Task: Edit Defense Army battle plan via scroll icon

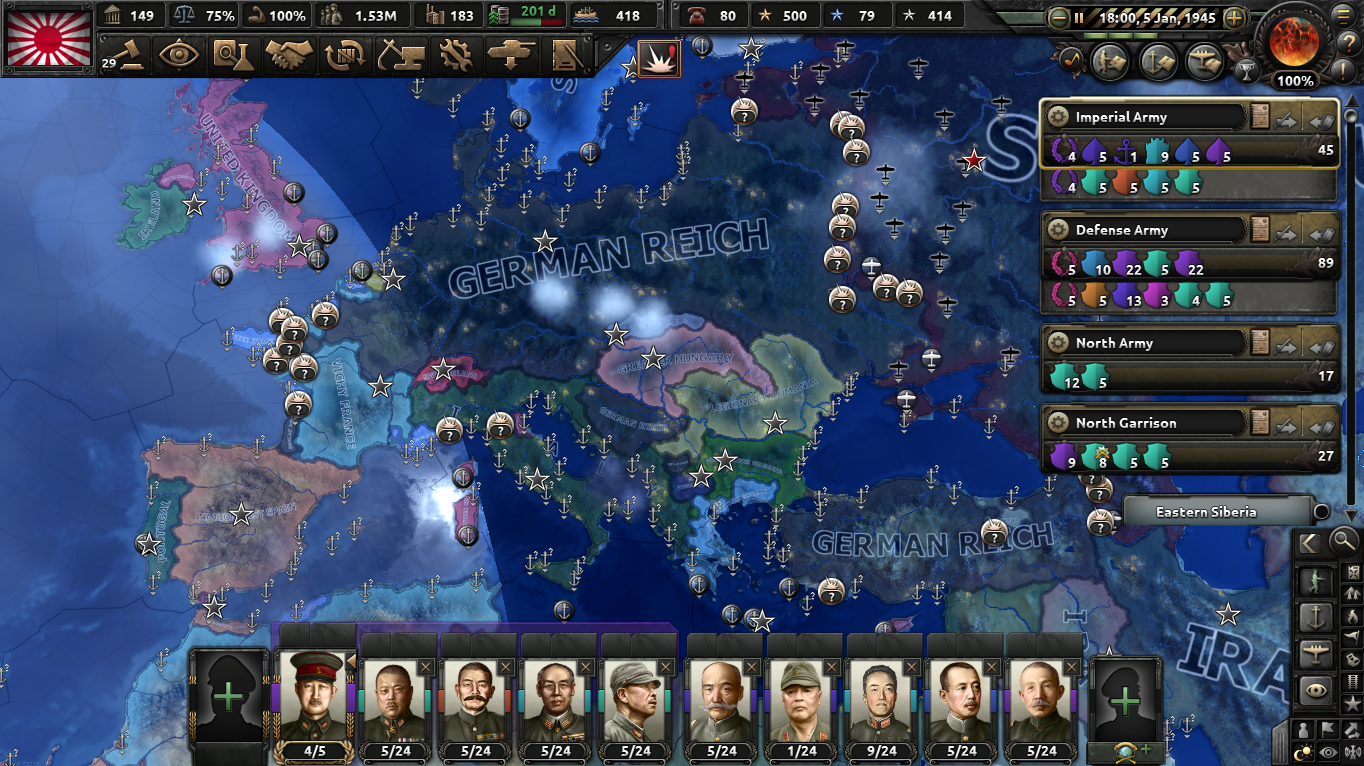Action: click(1258, 229)
